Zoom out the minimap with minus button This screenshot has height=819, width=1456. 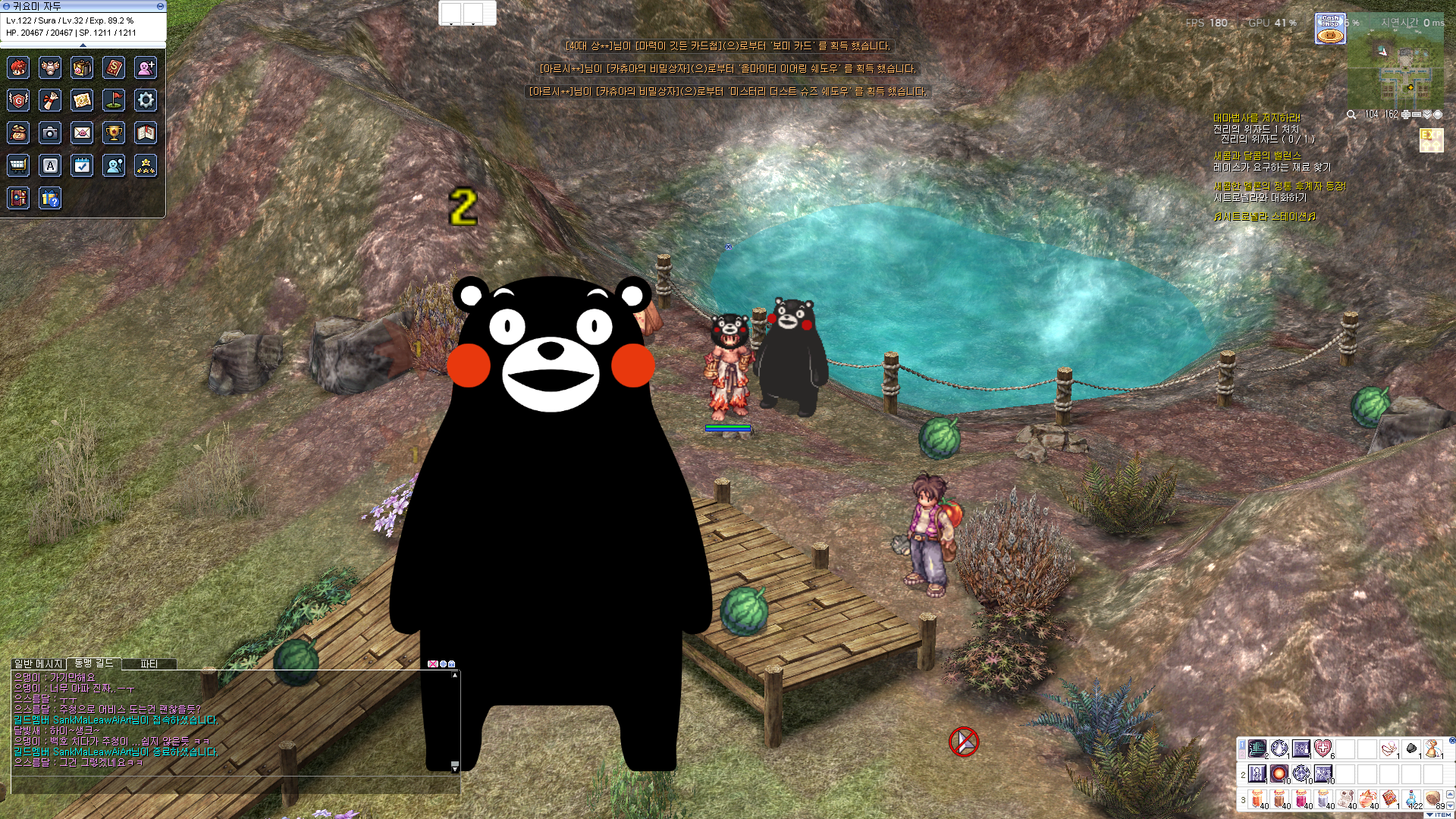click(1416, 115)
